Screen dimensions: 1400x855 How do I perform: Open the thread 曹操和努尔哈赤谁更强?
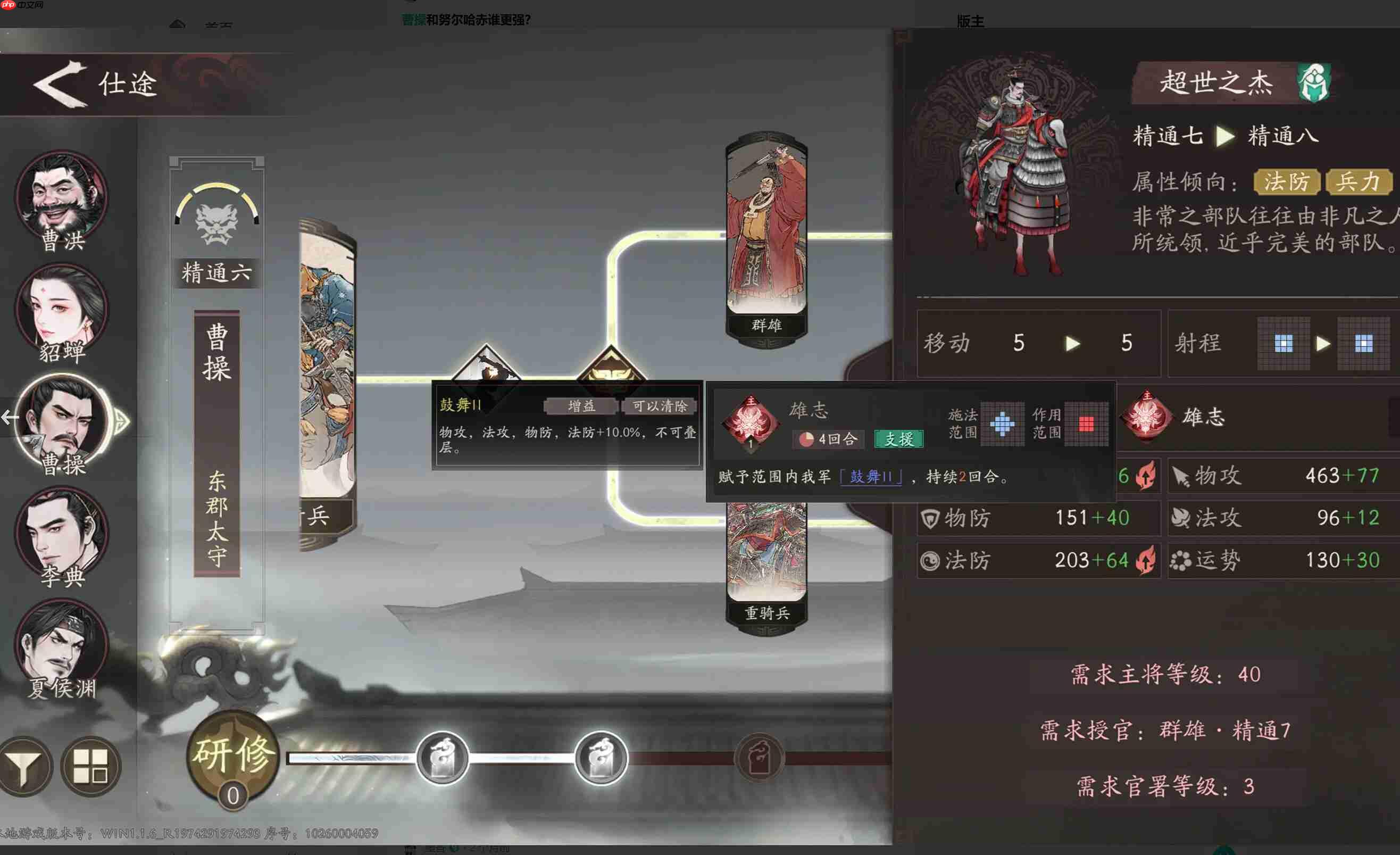465,20
